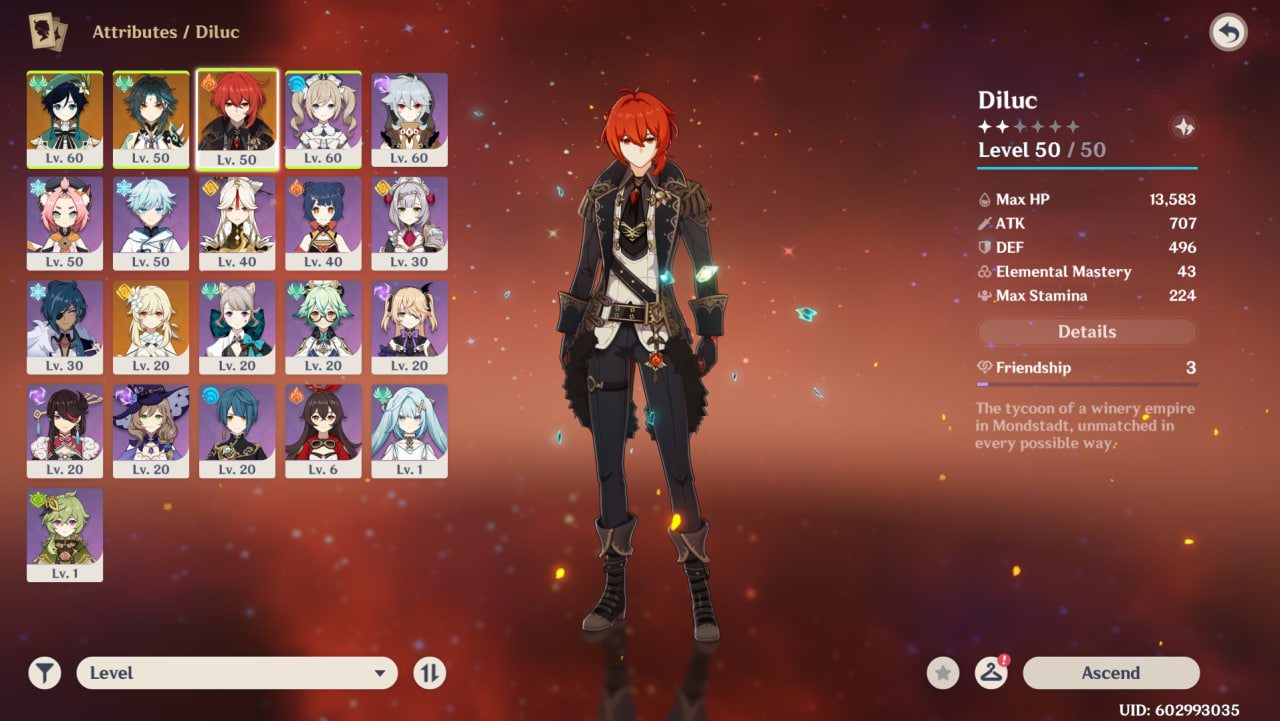Open the sparkle icon beside Diluc's name
1280x721 pixels.
pyautogui.click(x=1184, y=127)
